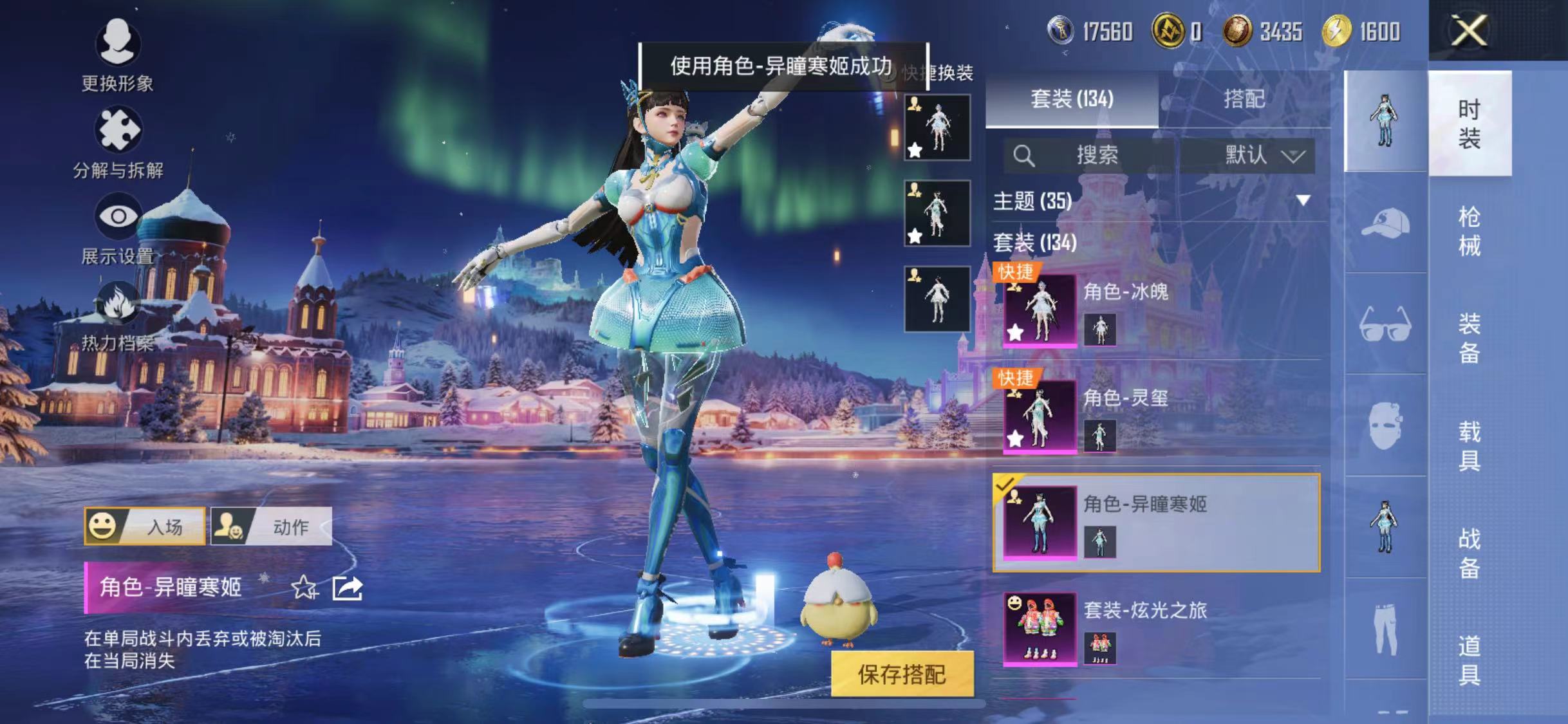The height and width of the screenshot is (724, 1568).
Task: Click the yellow 保存搭配 button
Action: click(x=901, y=674)
